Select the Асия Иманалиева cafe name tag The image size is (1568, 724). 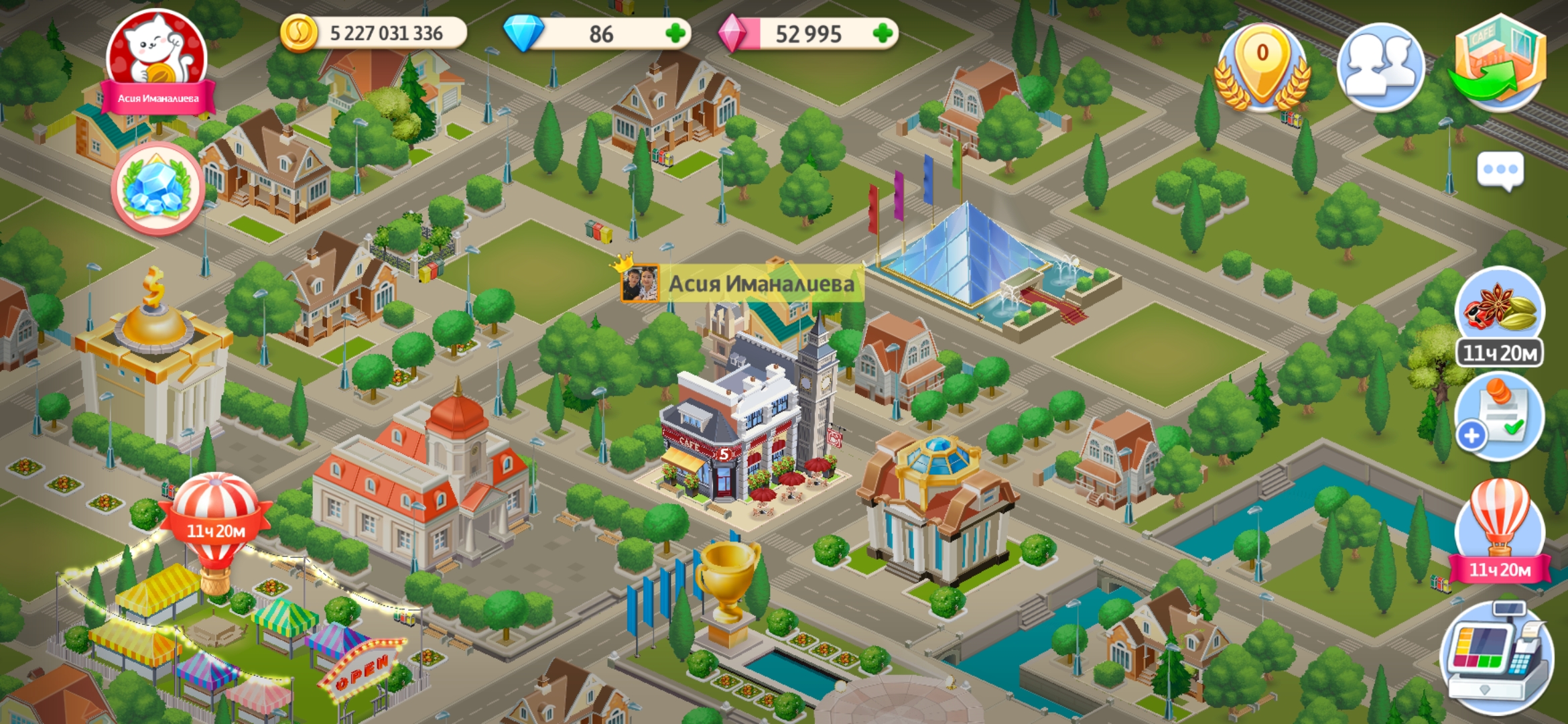coord(741,284)
